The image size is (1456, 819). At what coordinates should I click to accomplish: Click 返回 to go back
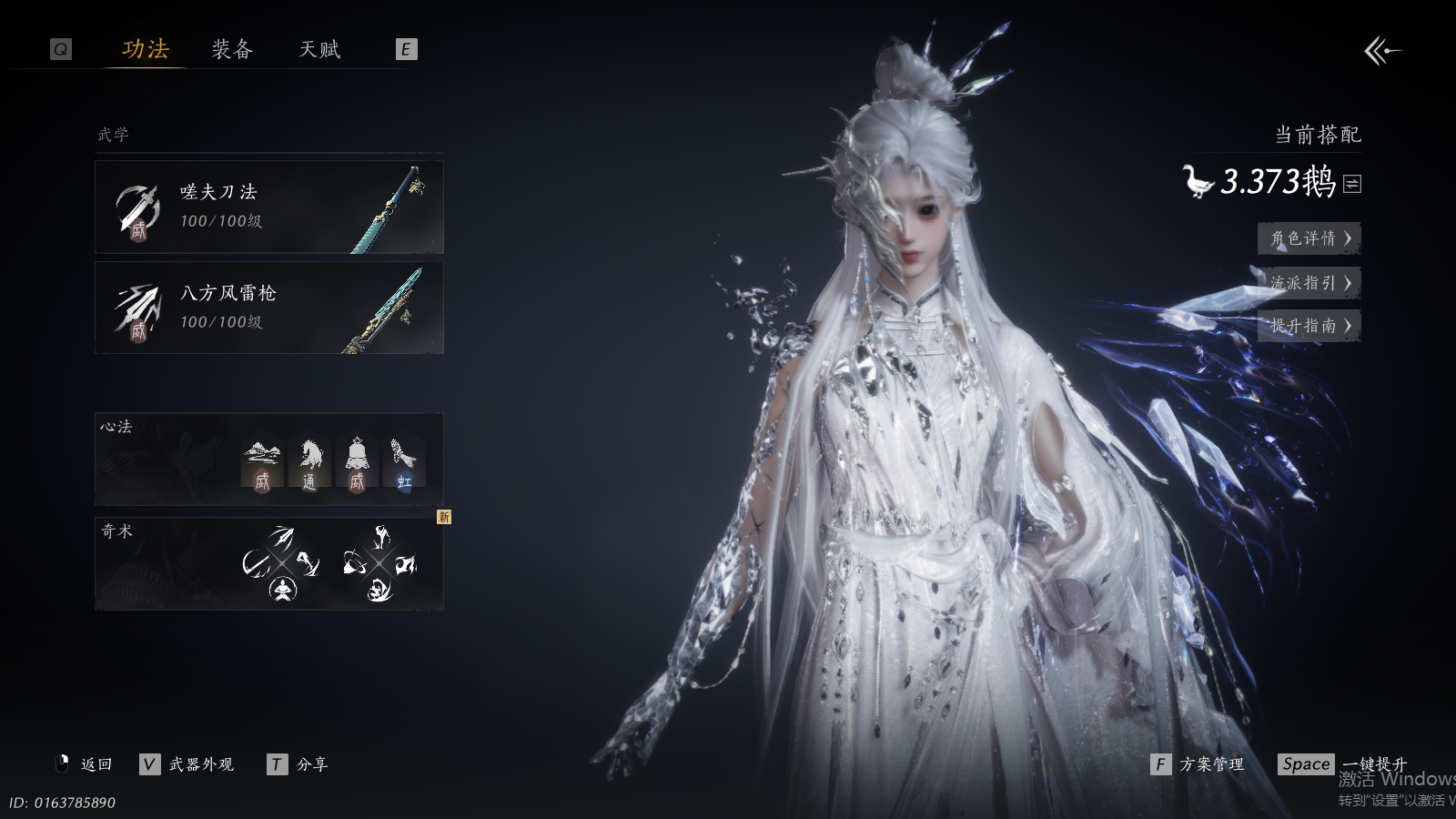85,764
